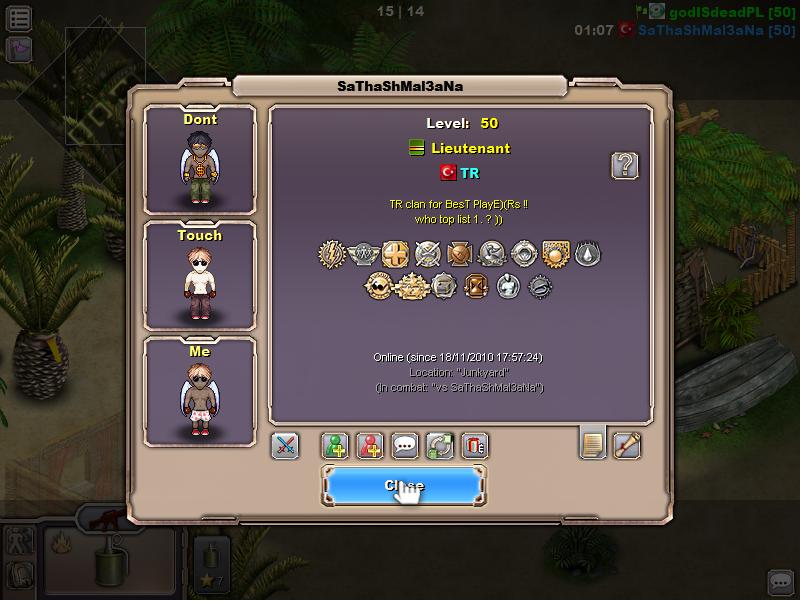
Task: Add friend with green person icon
Action: (x=335, y=446)
